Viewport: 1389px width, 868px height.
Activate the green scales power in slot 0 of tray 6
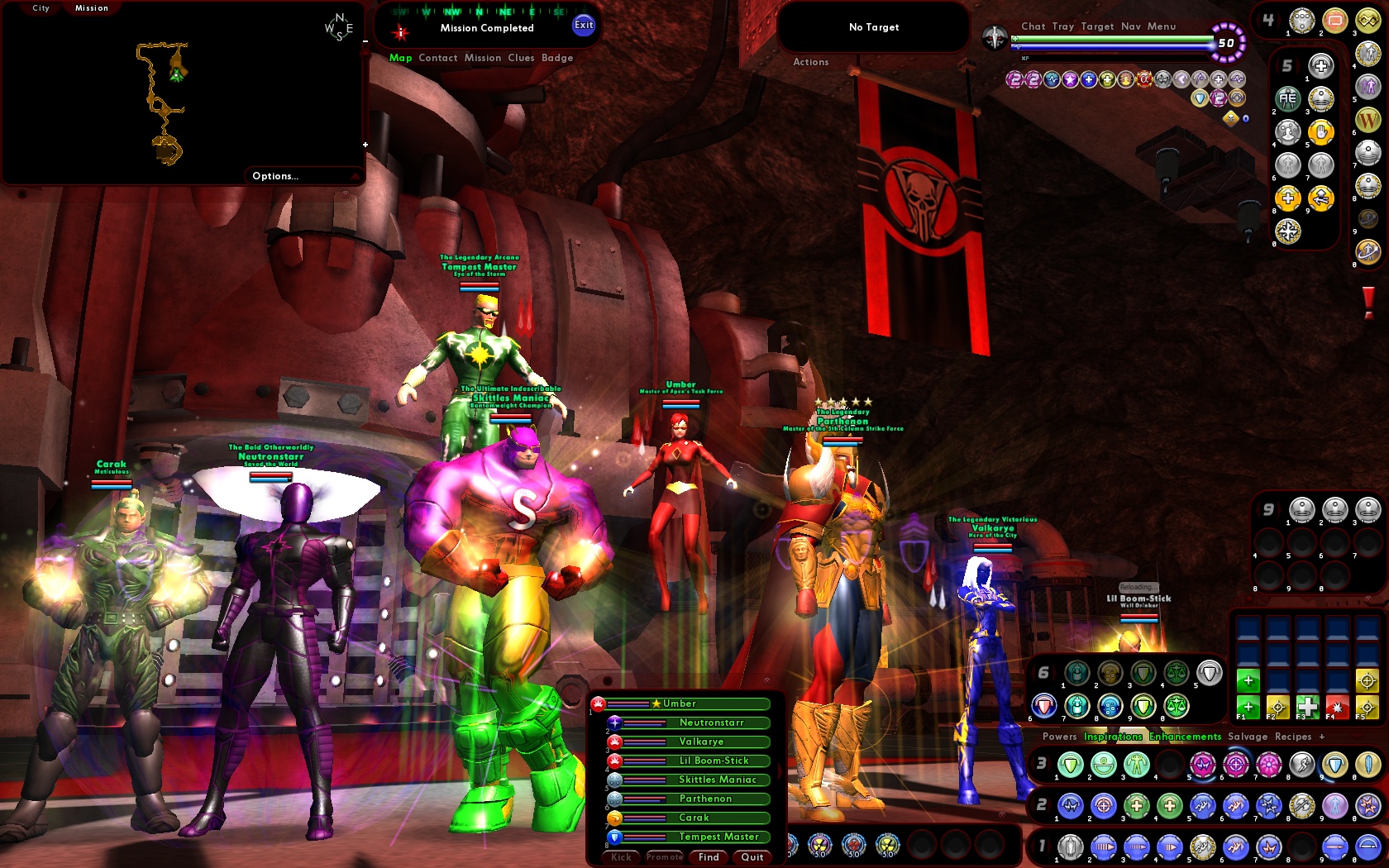pyautogui.click(x=1176, y=706)
